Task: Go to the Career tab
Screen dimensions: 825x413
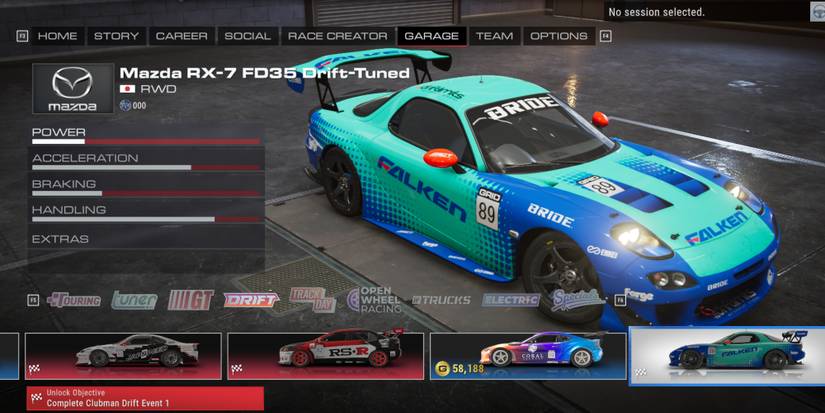Action: pyautogui.click(x=181, y=36)
